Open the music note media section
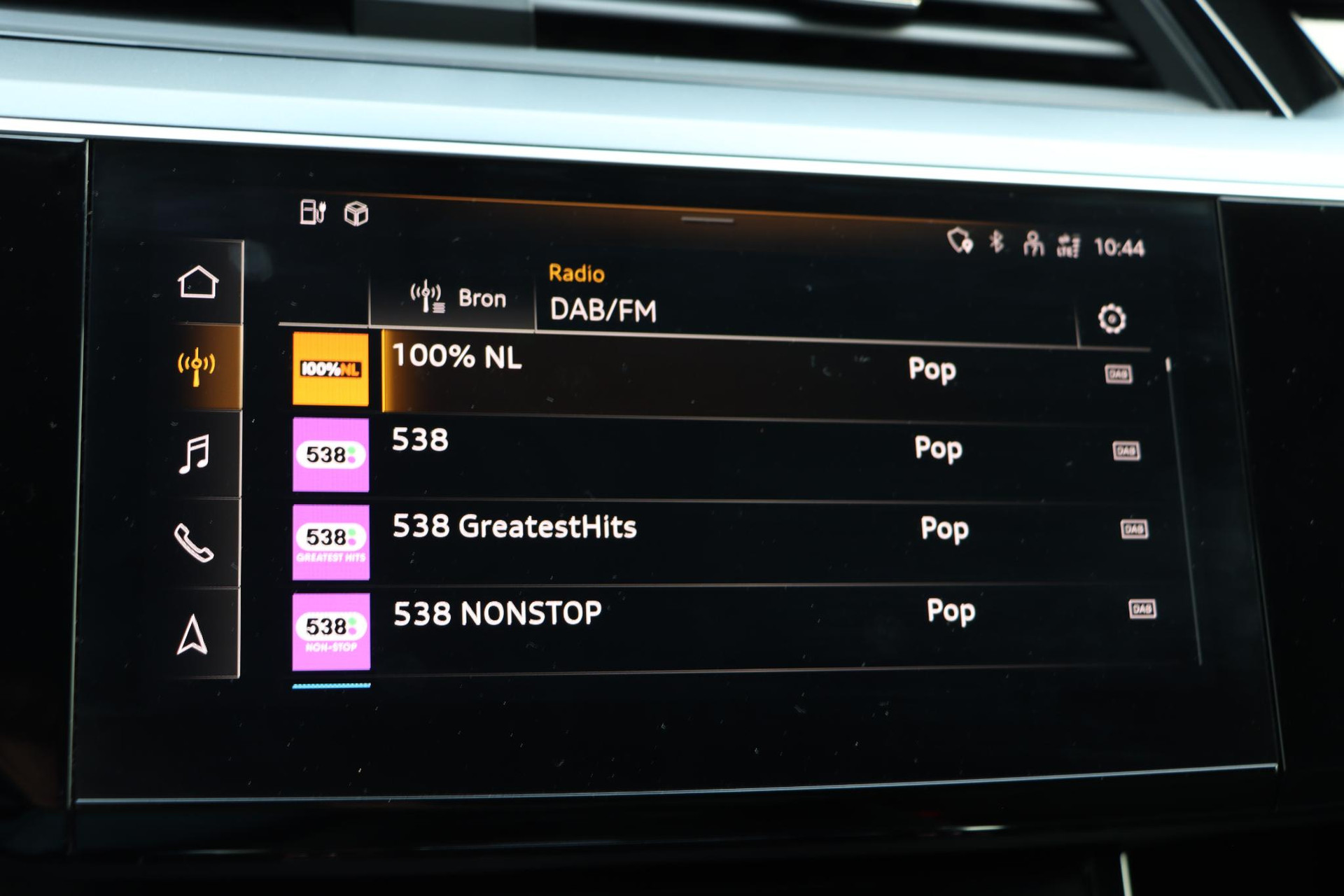This screenshot has width=1344, height=896. pyautogui.click(x=195, y=454)
